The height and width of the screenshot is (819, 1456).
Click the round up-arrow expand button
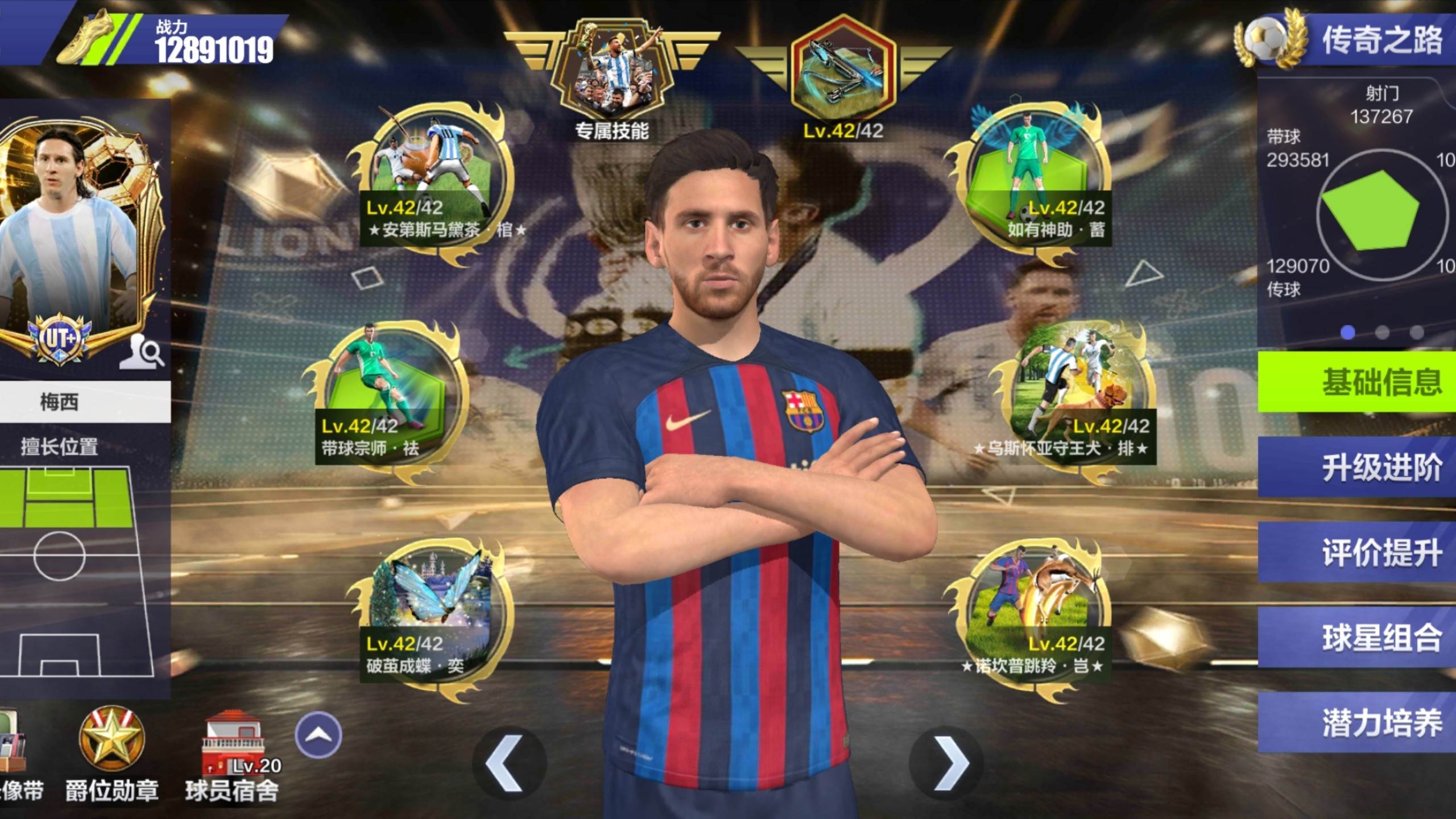(x=318, y=734)
